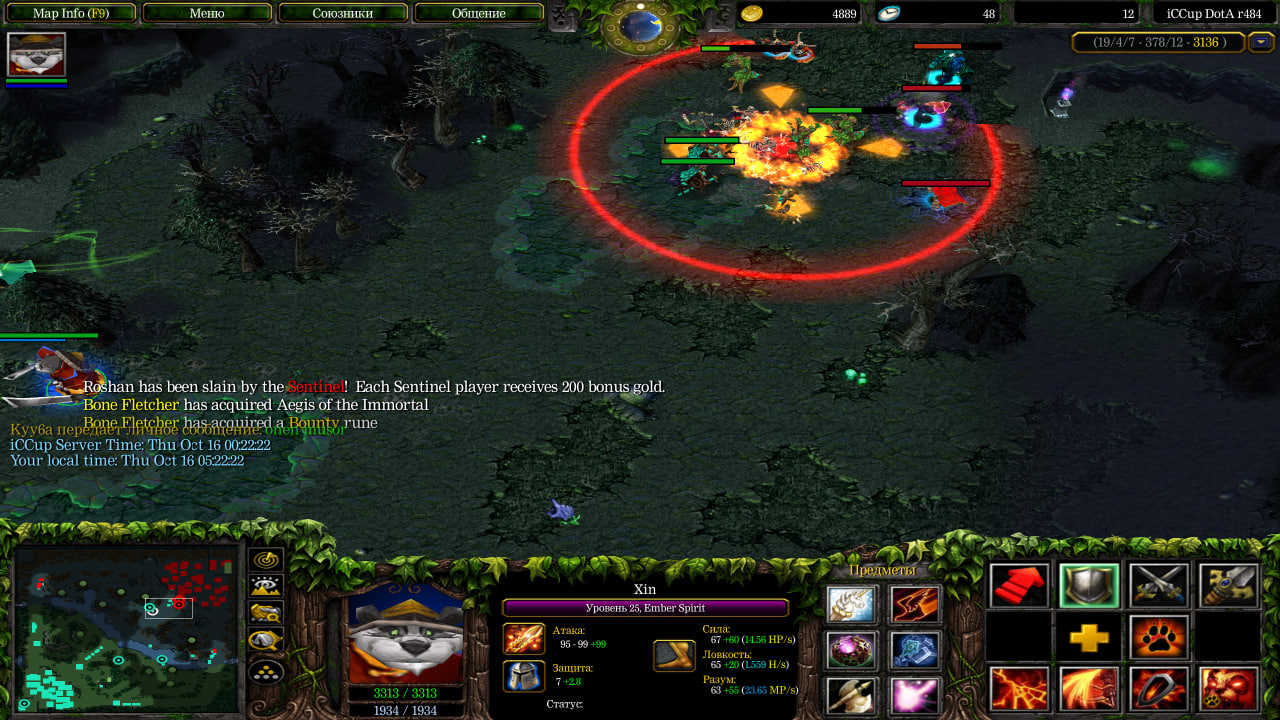The width and height of the screenshot is (1280, 720).
Task: Activate the flaming shield ability
Action: tap(1159, 690)
